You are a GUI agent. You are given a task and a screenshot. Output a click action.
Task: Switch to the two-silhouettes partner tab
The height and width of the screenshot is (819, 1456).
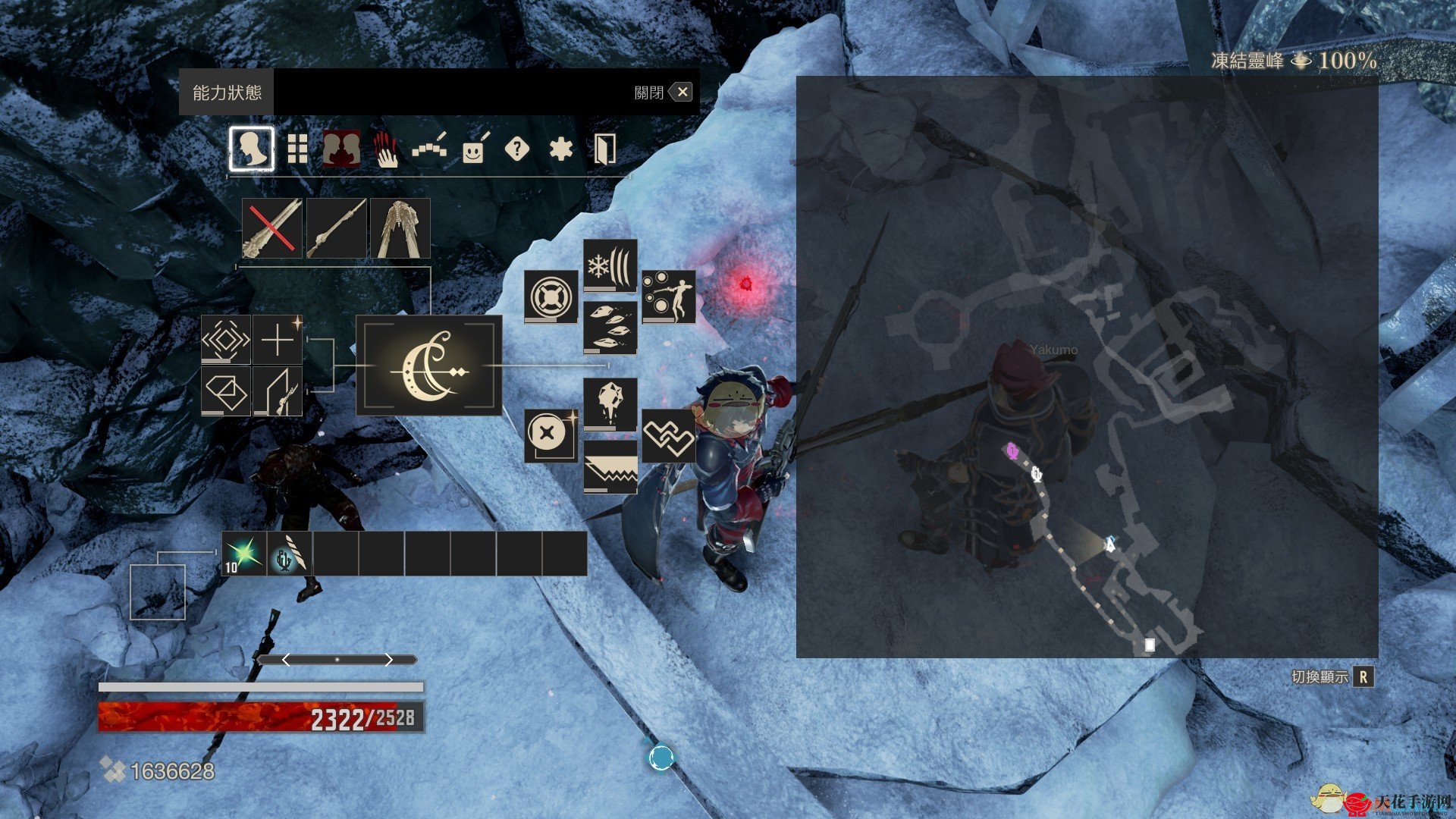(341, 149)
